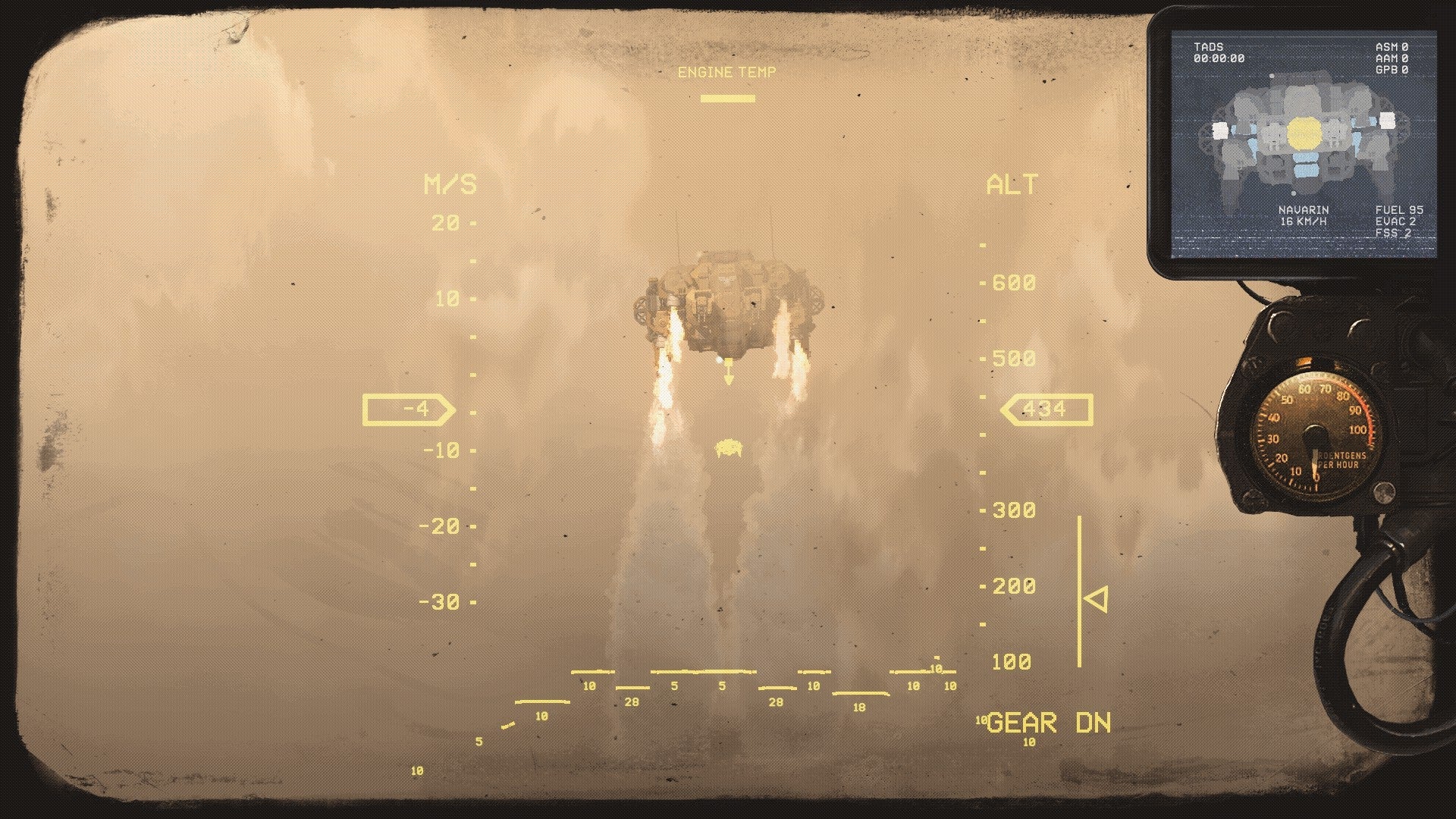1456x819 pixels.
Task: Click the -4 vertical speed indicator box
Action: pos(410,409)
